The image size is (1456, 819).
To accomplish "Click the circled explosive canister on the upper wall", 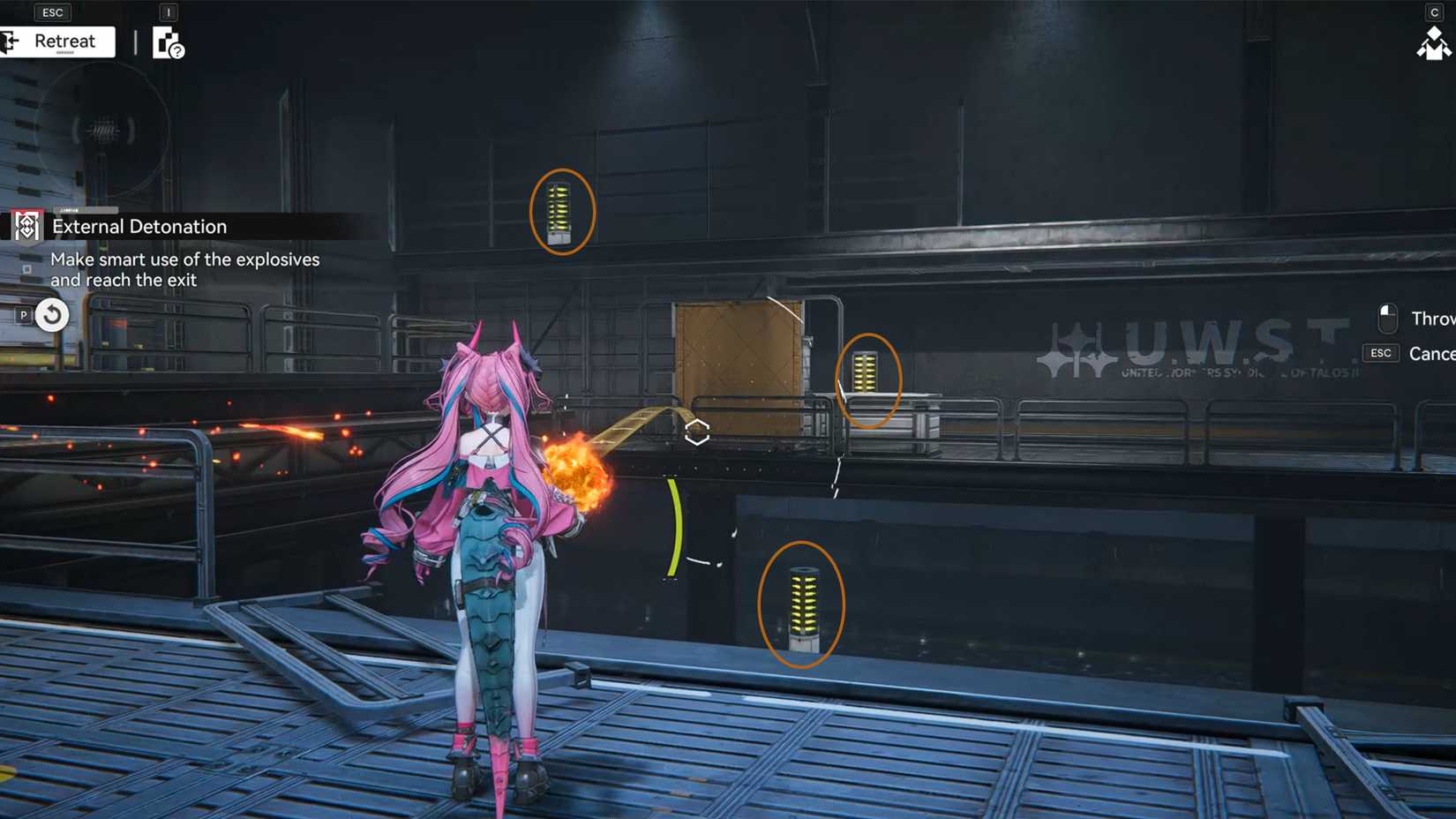I will pos(560,212).
